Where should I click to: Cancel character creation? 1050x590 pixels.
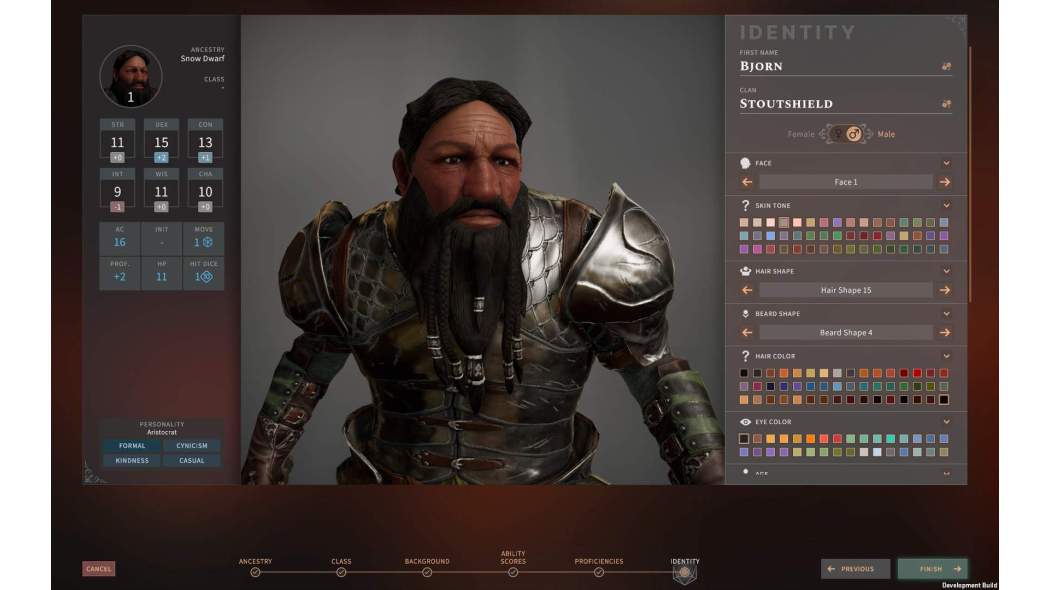(98, 569)
